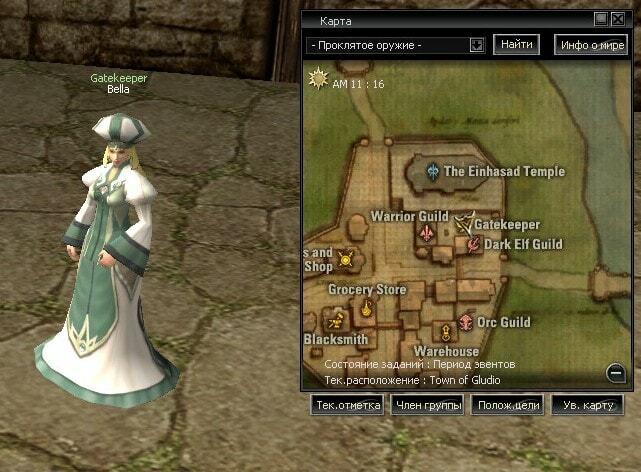Click the Полож.цели button
The image size is (641, 472).
(x=509, y=405)
